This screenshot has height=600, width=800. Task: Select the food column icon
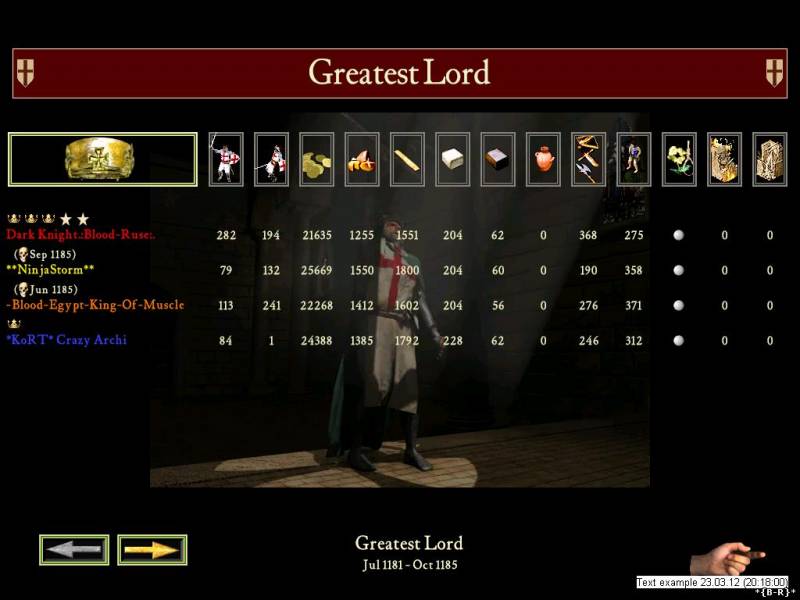(362, 159)
